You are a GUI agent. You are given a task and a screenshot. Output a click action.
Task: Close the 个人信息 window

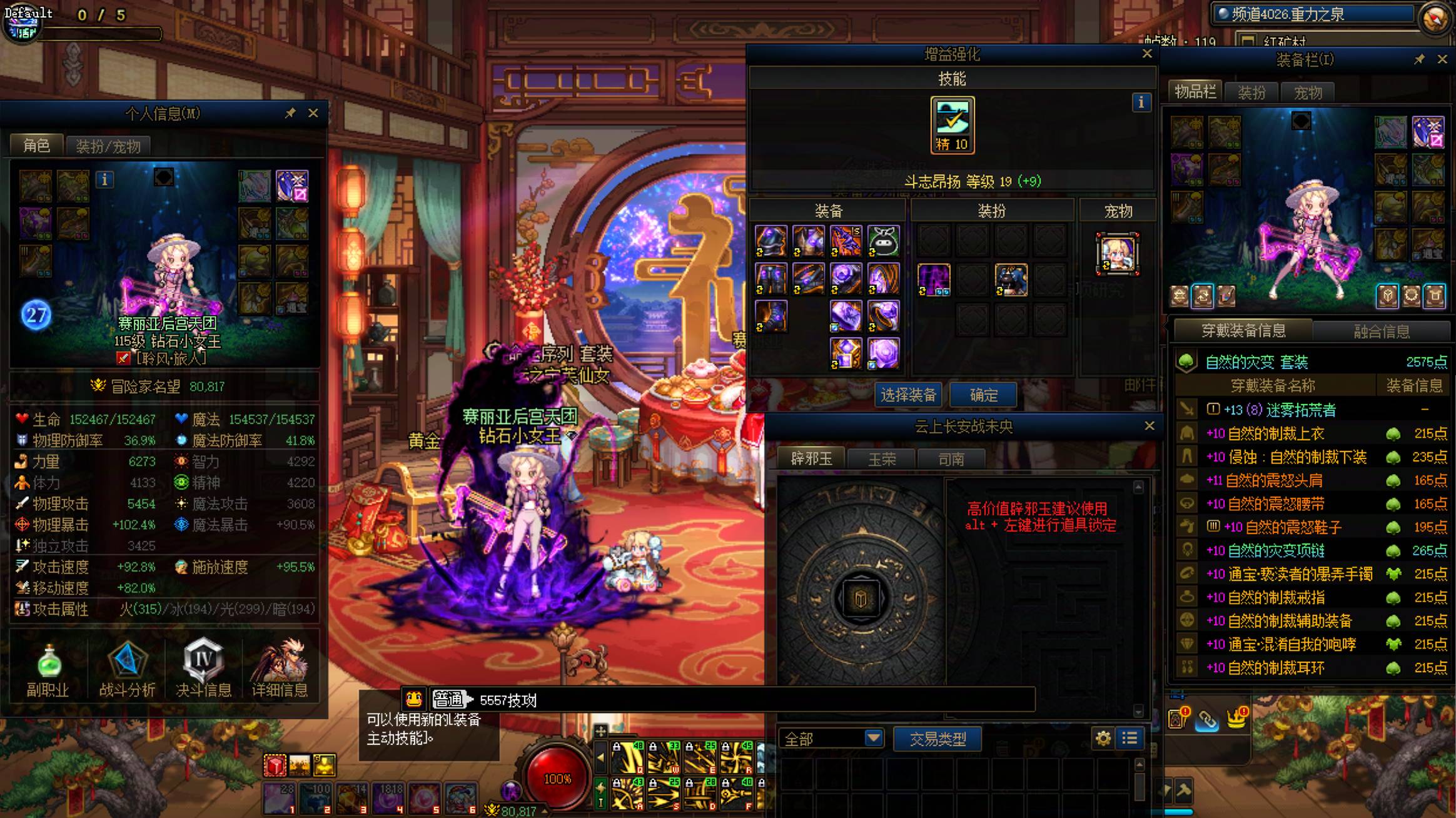pyautogui.click(x=313, y=113)
